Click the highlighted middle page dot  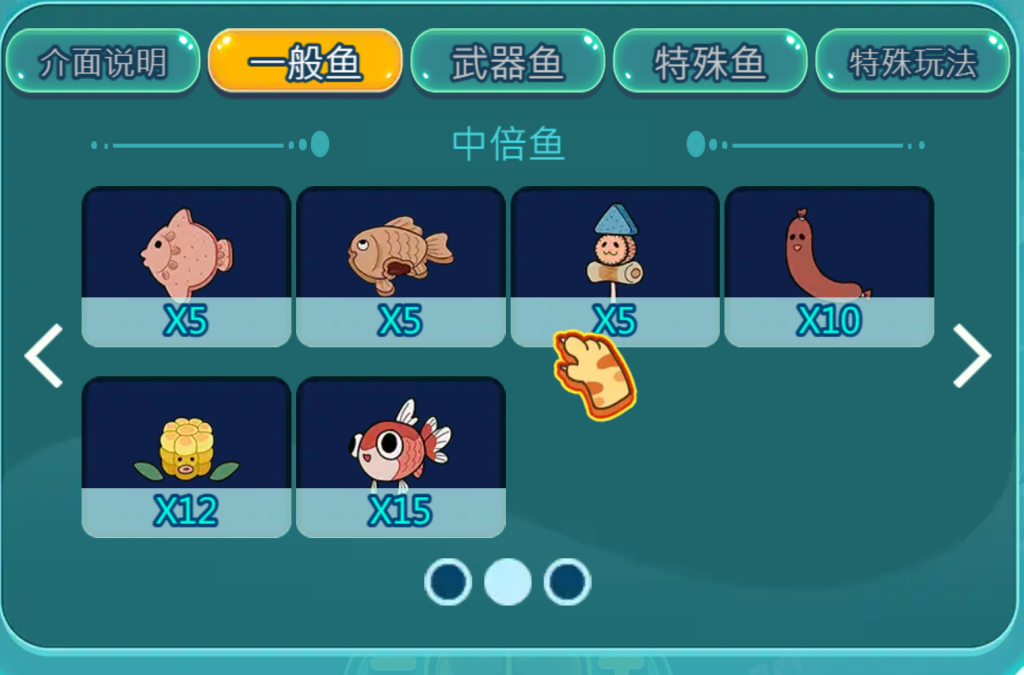tap(508, 582)
